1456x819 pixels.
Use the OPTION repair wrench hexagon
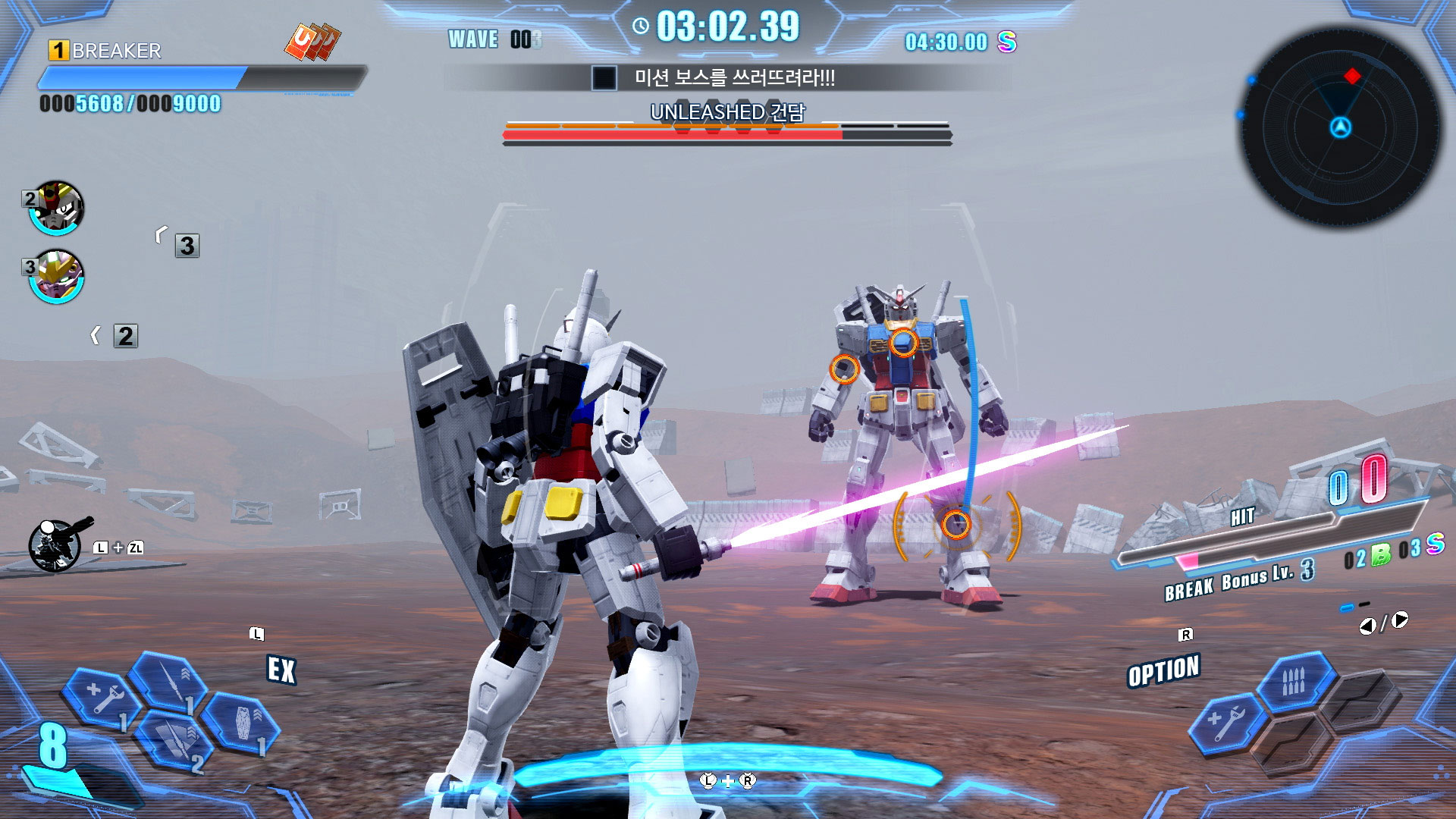point(1225,724)
